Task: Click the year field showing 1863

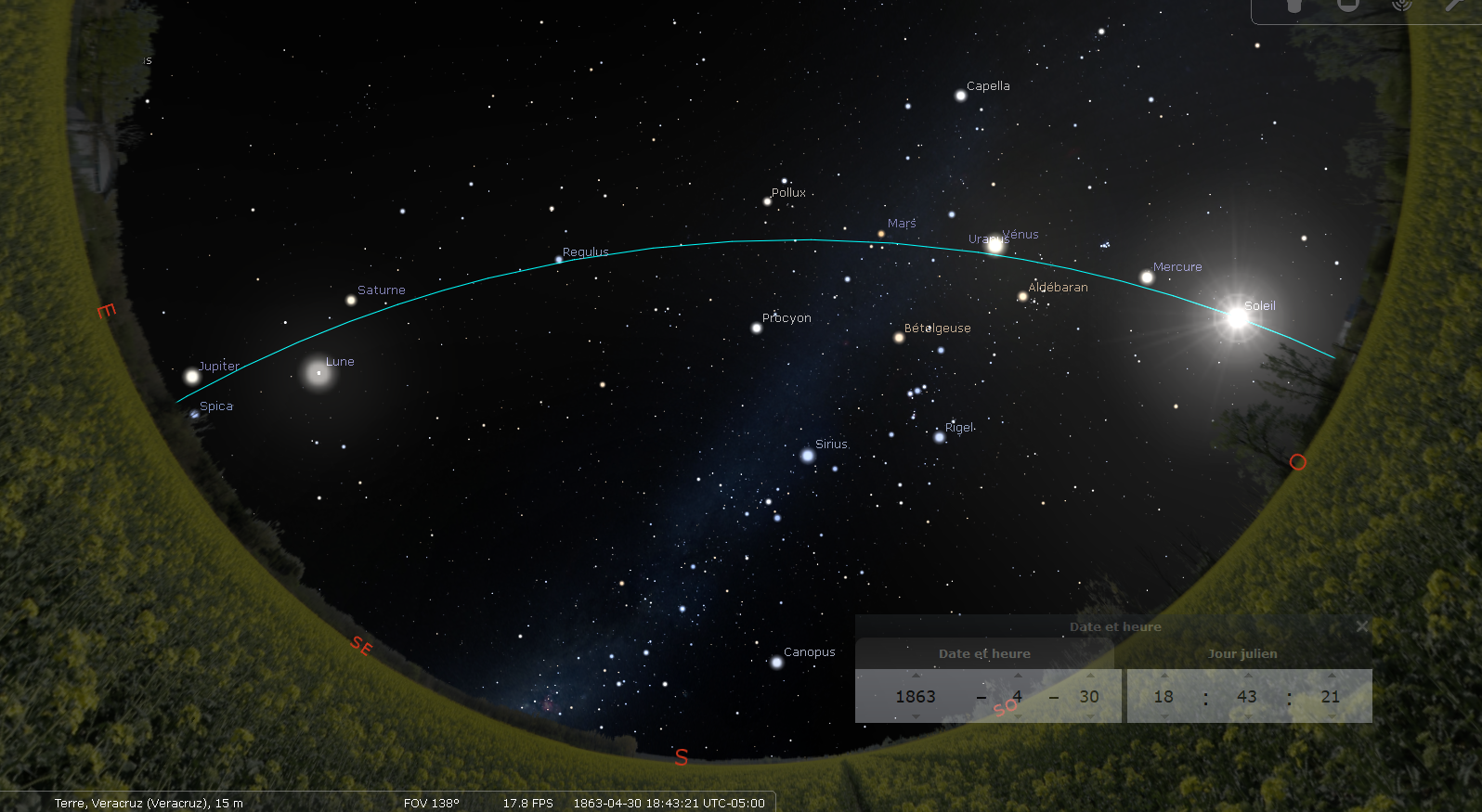Action: coord(916,696)
